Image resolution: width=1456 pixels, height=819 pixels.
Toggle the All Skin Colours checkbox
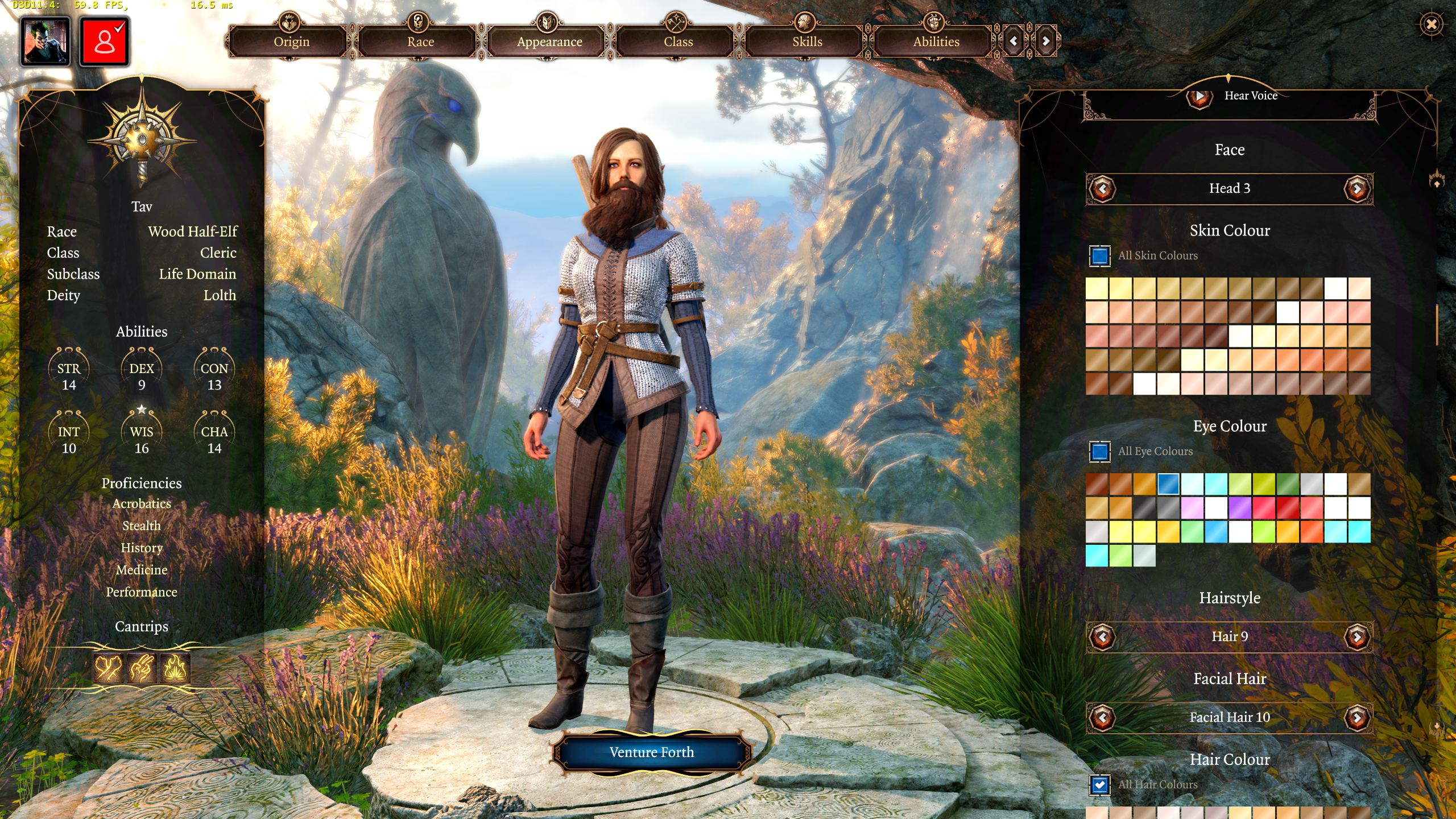(x=1100, y=256)
